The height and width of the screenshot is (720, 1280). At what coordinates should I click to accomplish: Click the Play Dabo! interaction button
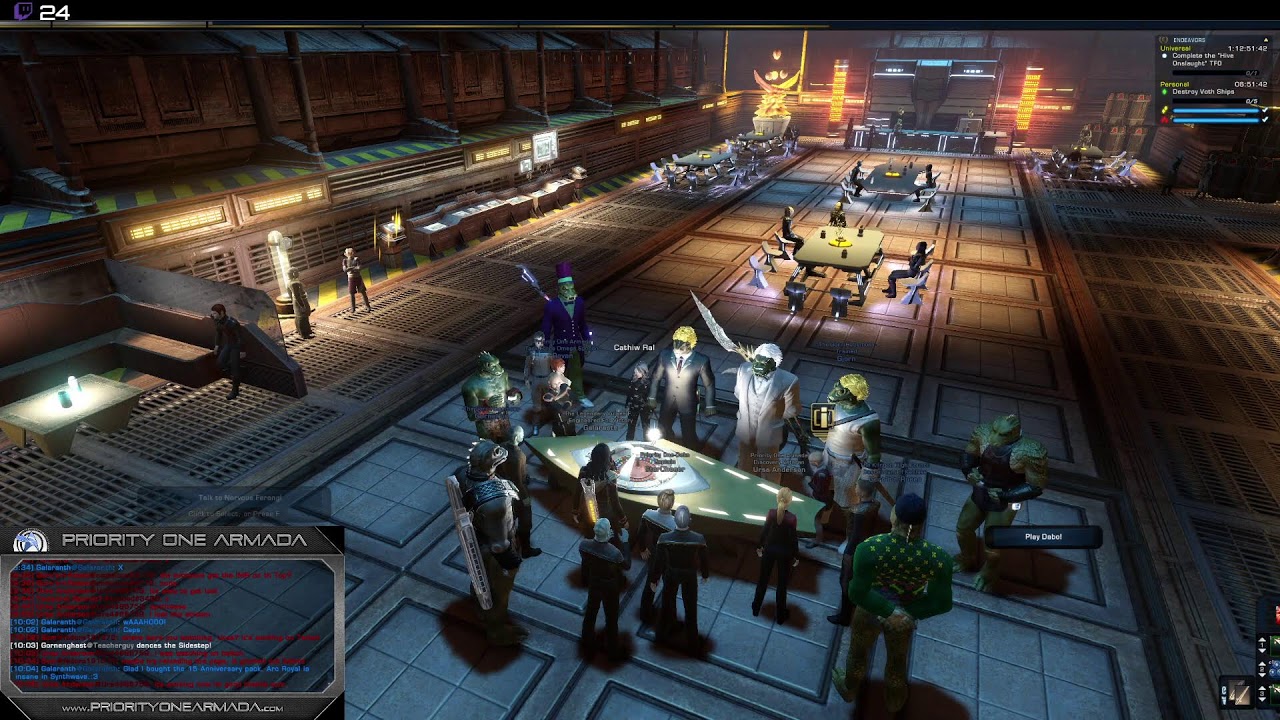(1043, 537)
